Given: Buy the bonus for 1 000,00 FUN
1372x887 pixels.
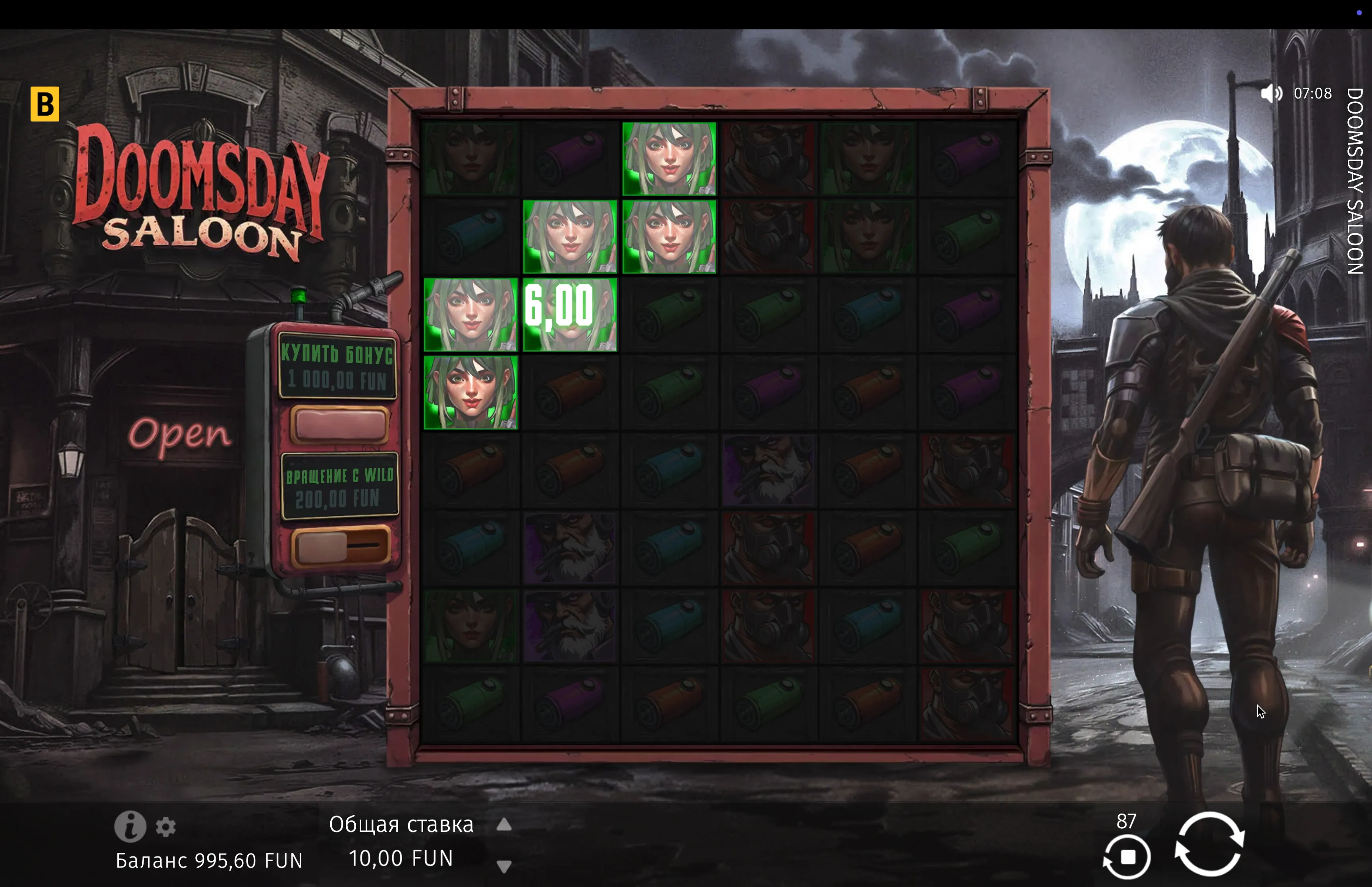Looking at the screenshot, I should coord(339,425).
